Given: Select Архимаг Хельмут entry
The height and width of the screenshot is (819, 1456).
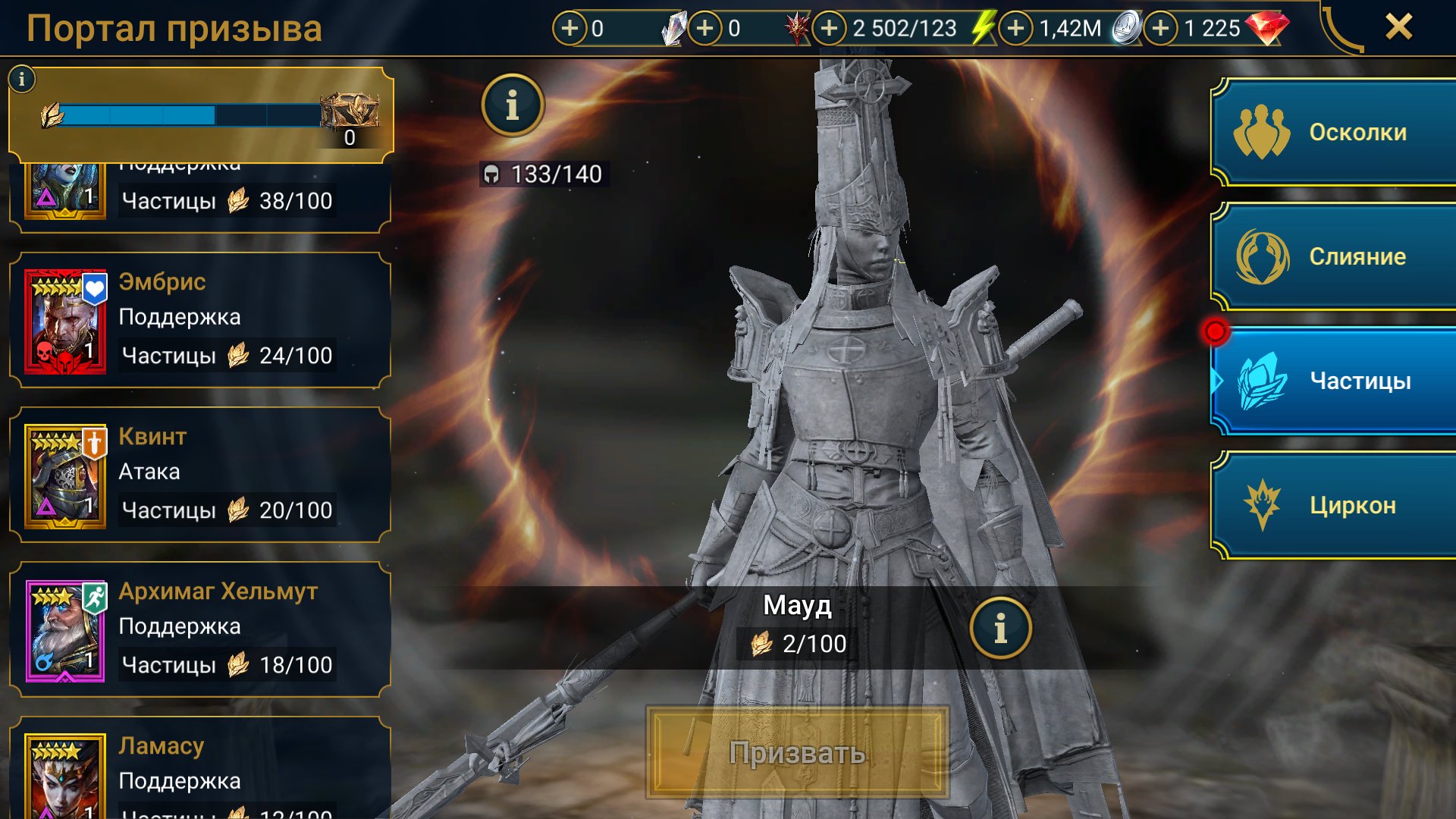Looking at the screenshot, I should [x=200, y=629].
